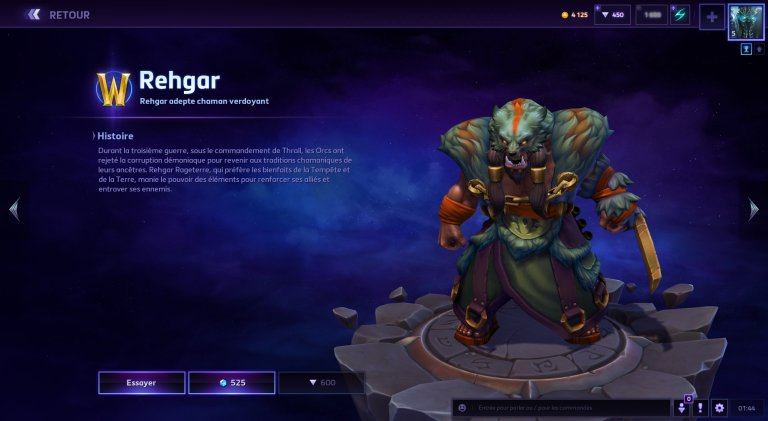Viewport: 768px width, 421px height.
Task: Show the previous skin with left arrow
Action: (13, 209)
